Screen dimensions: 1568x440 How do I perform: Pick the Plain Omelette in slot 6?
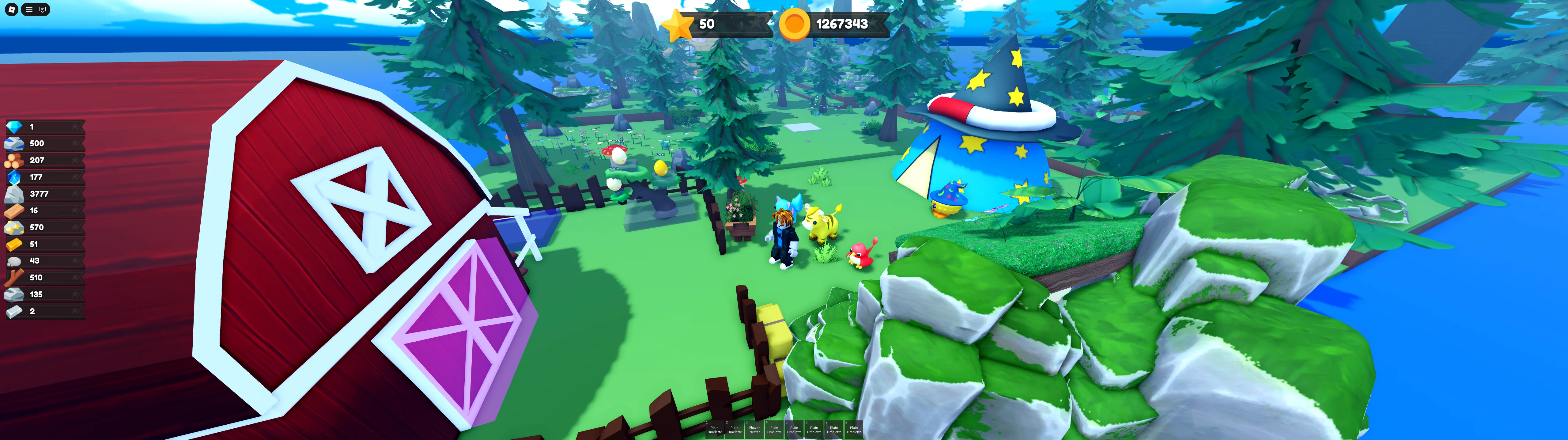814,429
